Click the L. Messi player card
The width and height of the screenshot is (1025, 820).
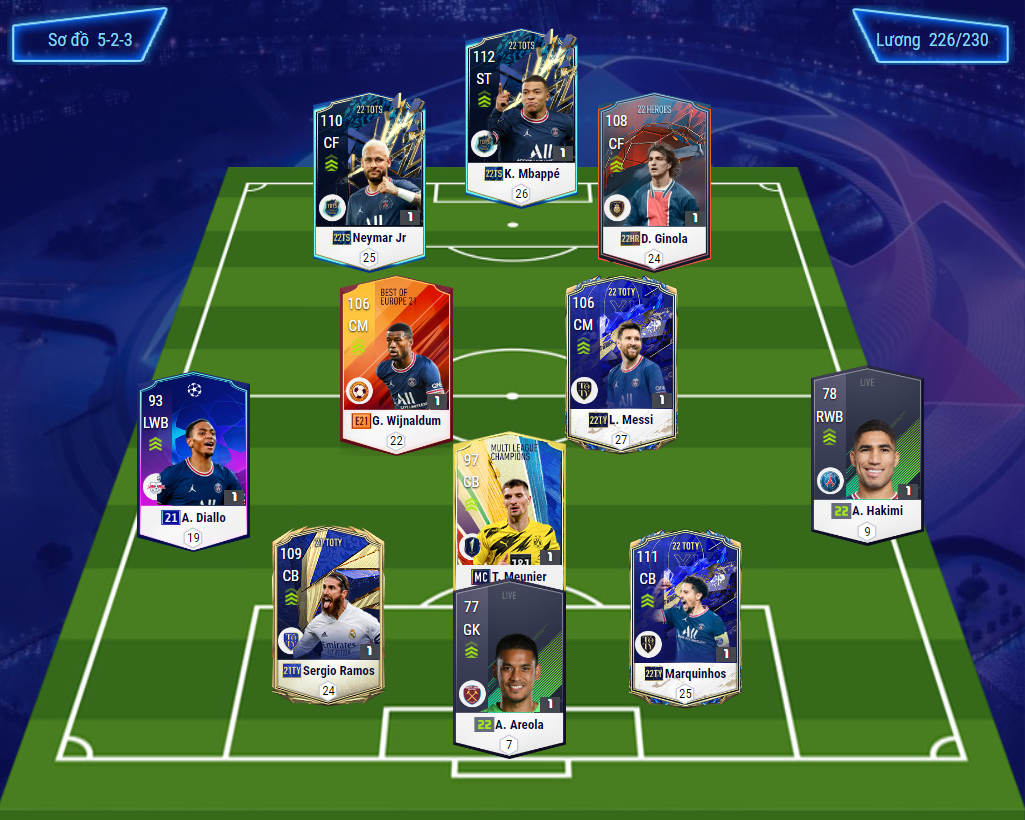tap(621, 360)
